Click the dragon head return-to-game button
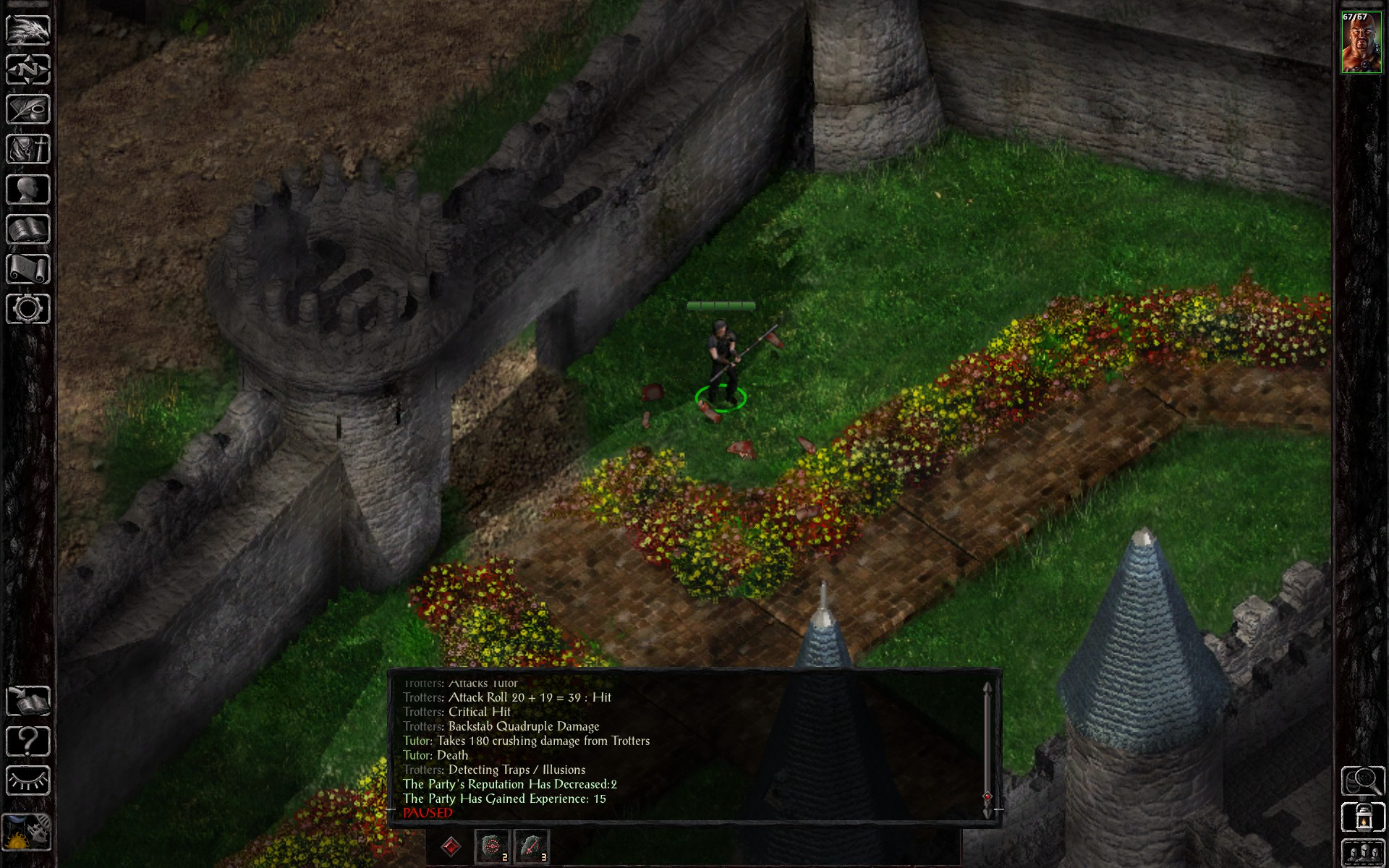 coord(28,30)
